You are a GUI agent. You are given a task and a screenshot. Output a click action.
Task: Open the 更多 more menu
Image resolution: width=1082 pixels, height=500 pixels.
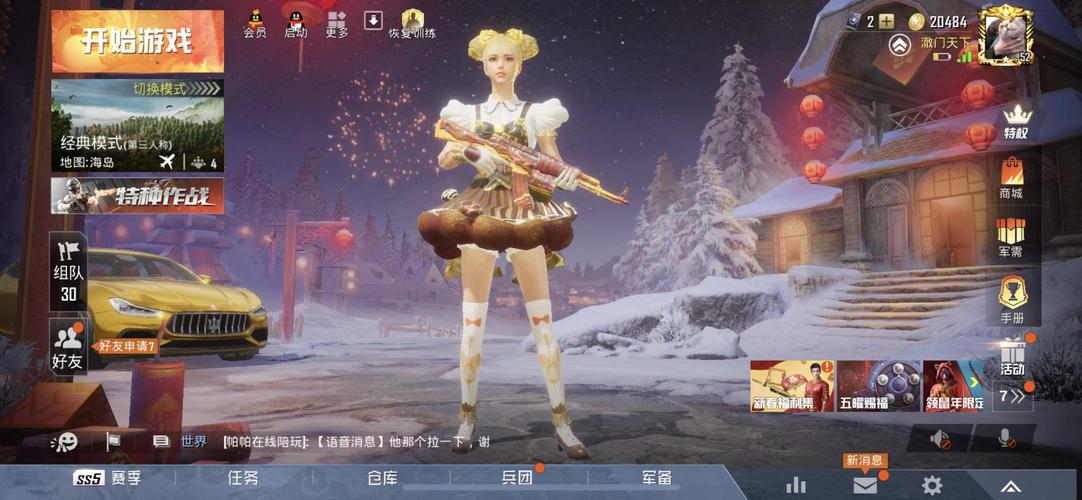click(x=337, y=22)
